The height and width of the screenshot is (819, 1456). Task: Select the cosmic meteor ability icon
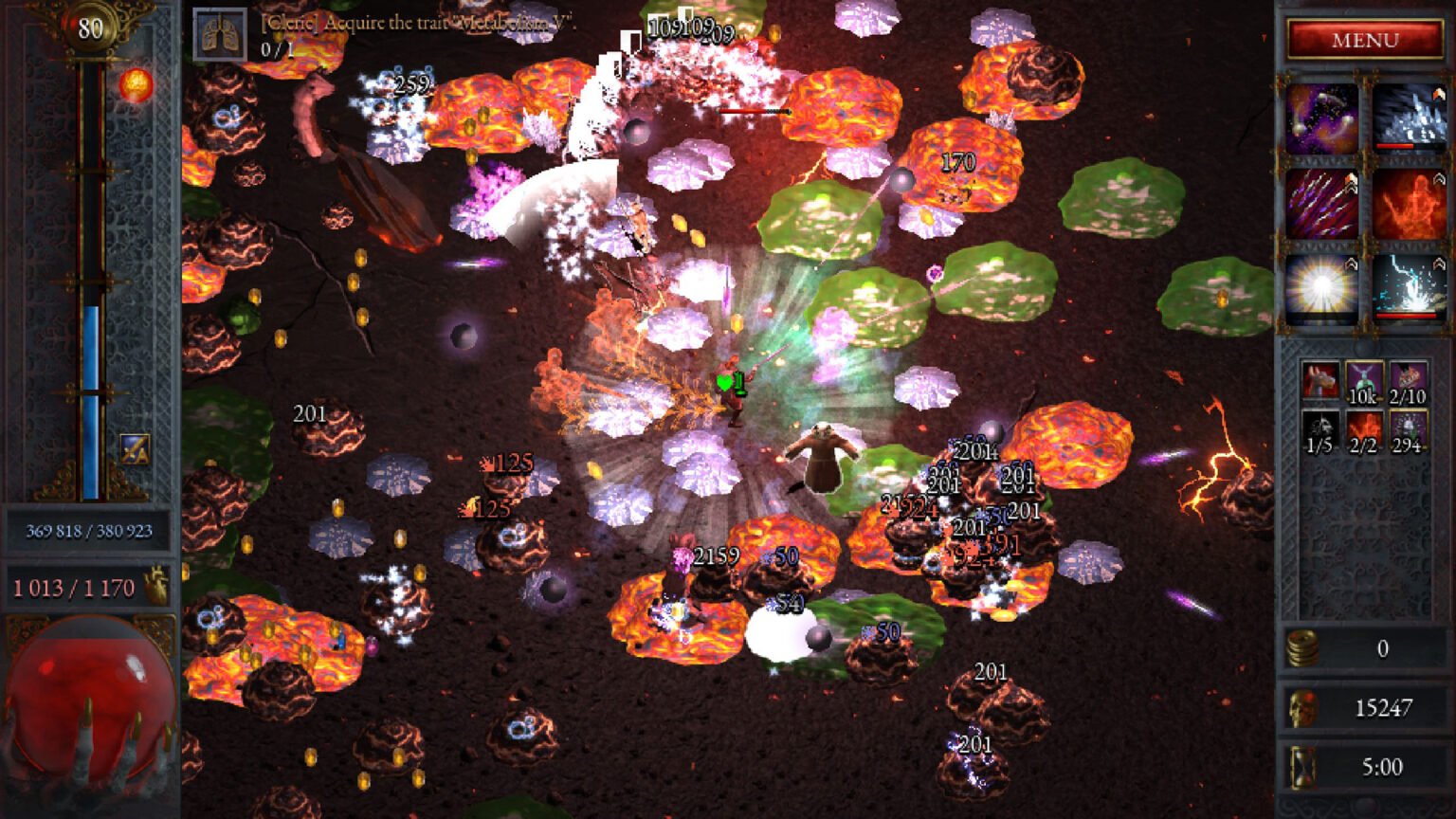(x=1321, y=118)
